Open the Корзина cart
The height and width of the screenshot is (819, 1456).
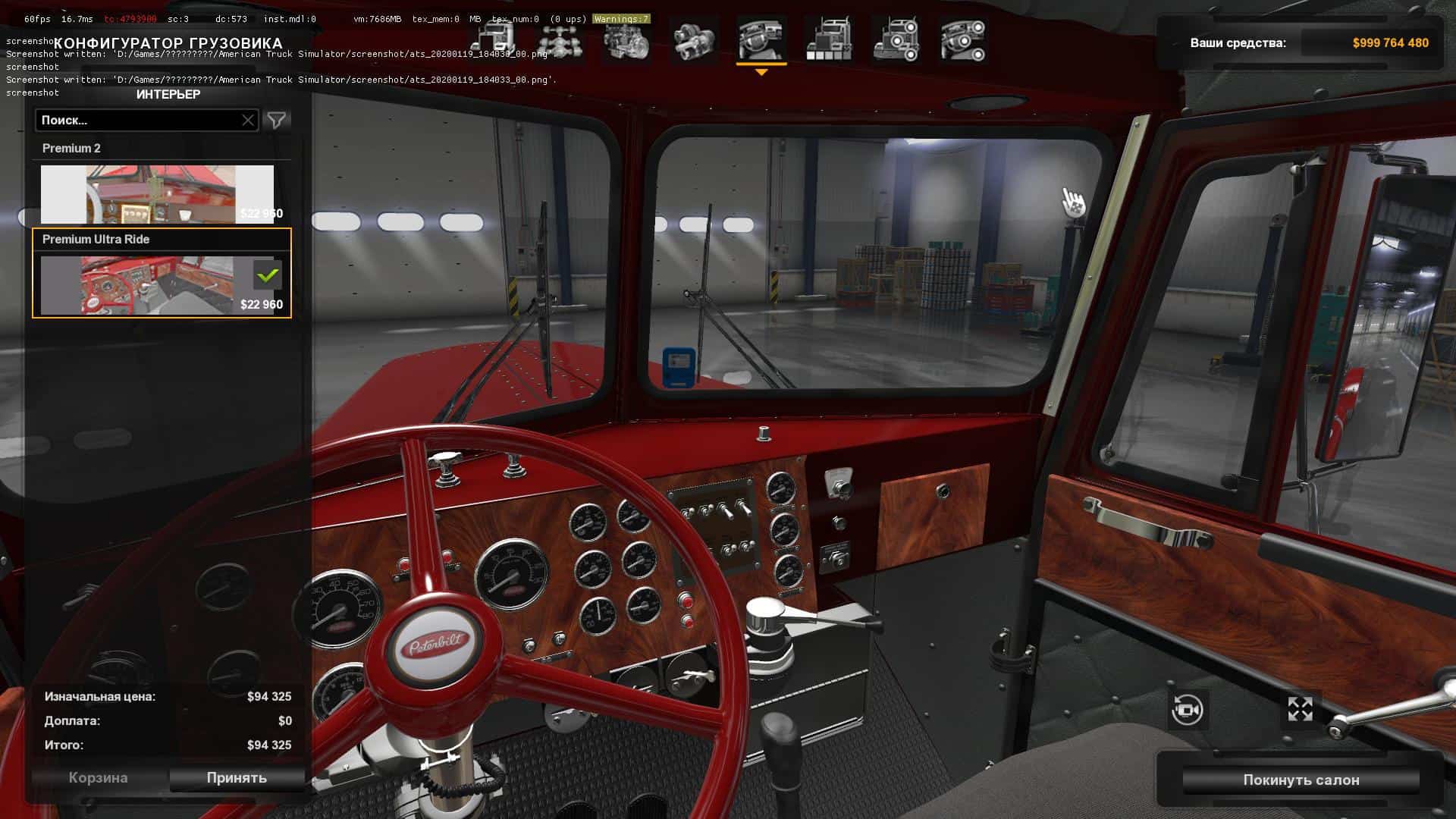coord(98,778)
